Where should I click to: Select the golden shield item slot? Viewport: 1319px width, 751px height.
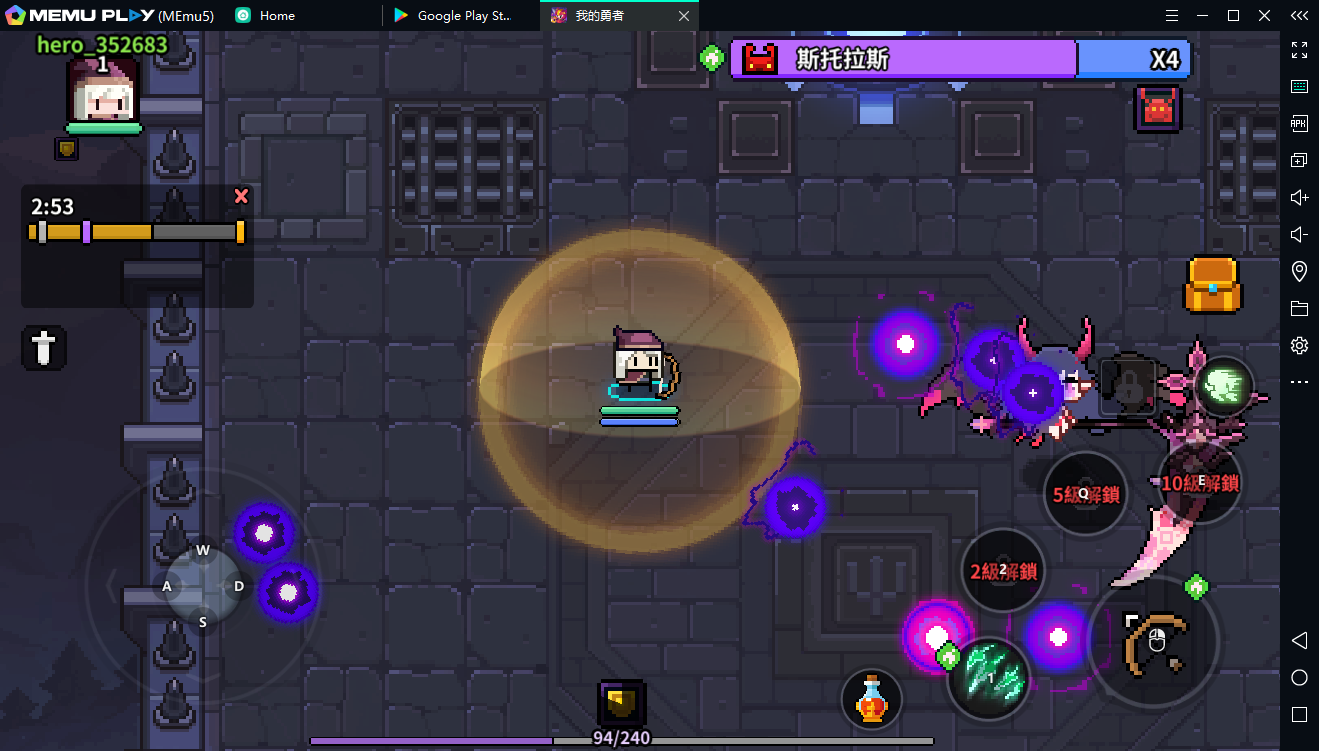coord(621,703)
